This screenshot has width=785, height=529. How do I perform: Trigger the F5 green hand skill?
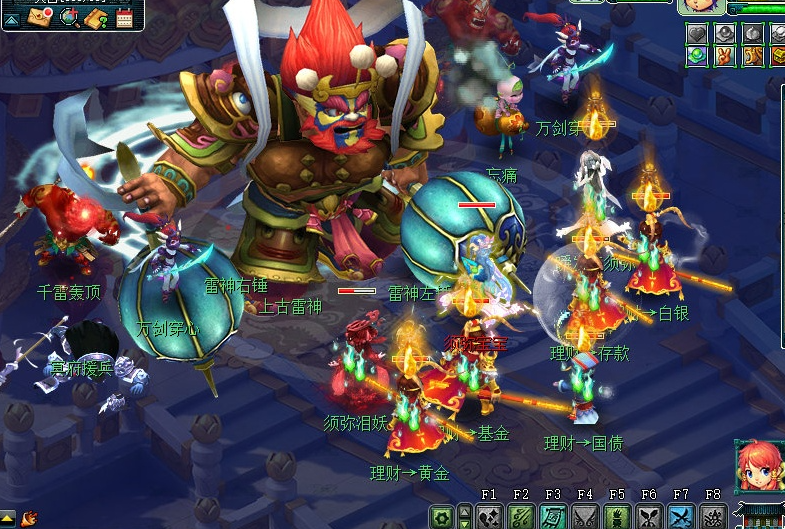coord(617,517)
